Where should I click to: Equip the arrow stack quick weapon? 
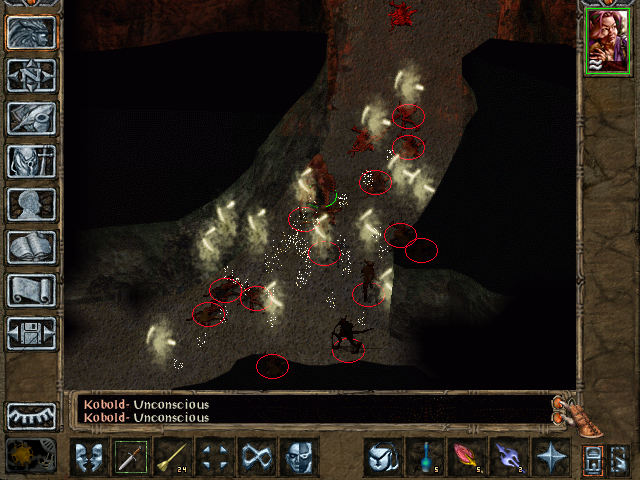pyautogui.click(x=173, y=457)
